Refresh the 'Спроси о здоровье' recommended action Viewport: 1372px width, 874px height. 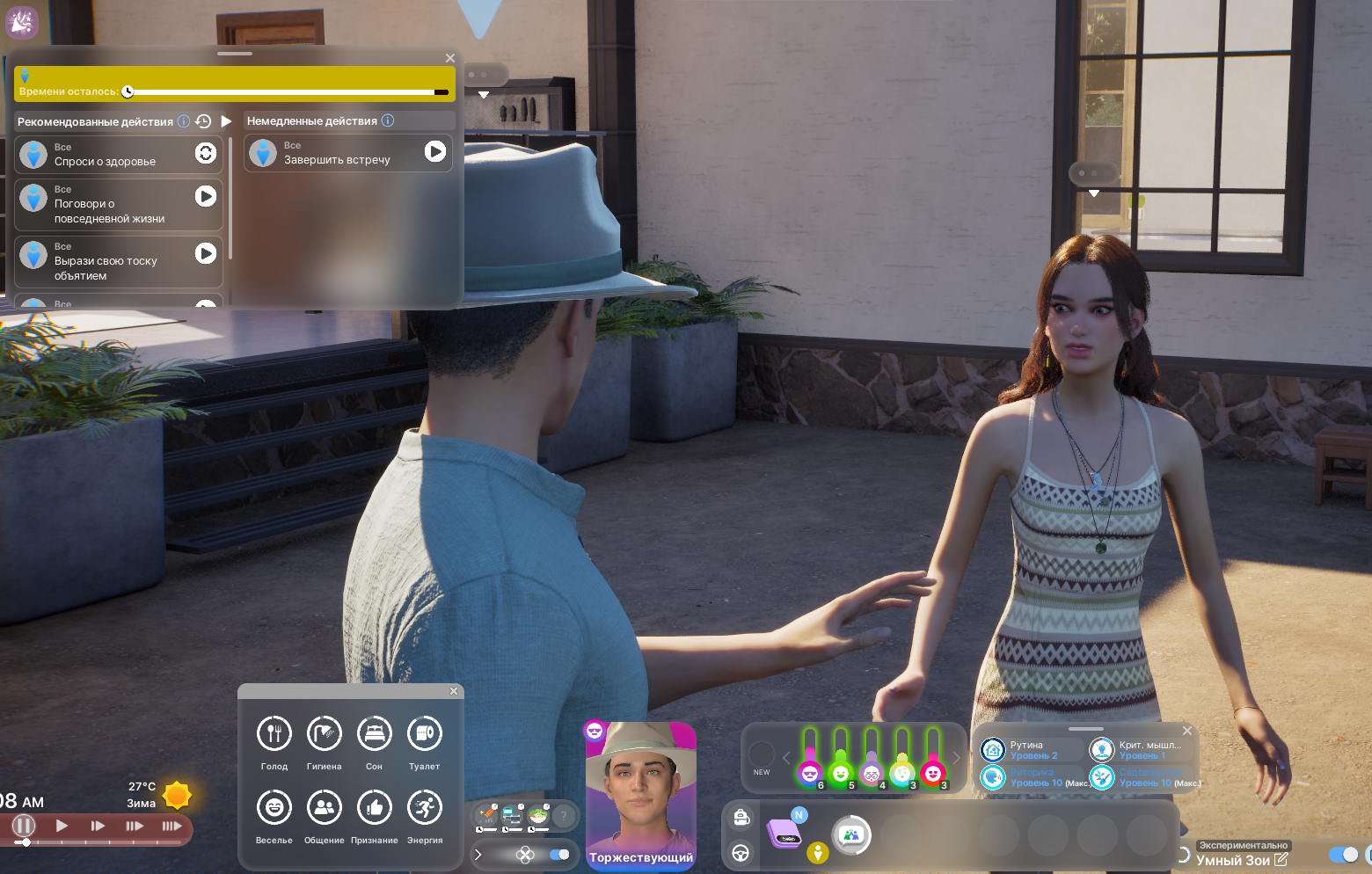[x=206, y=153]
